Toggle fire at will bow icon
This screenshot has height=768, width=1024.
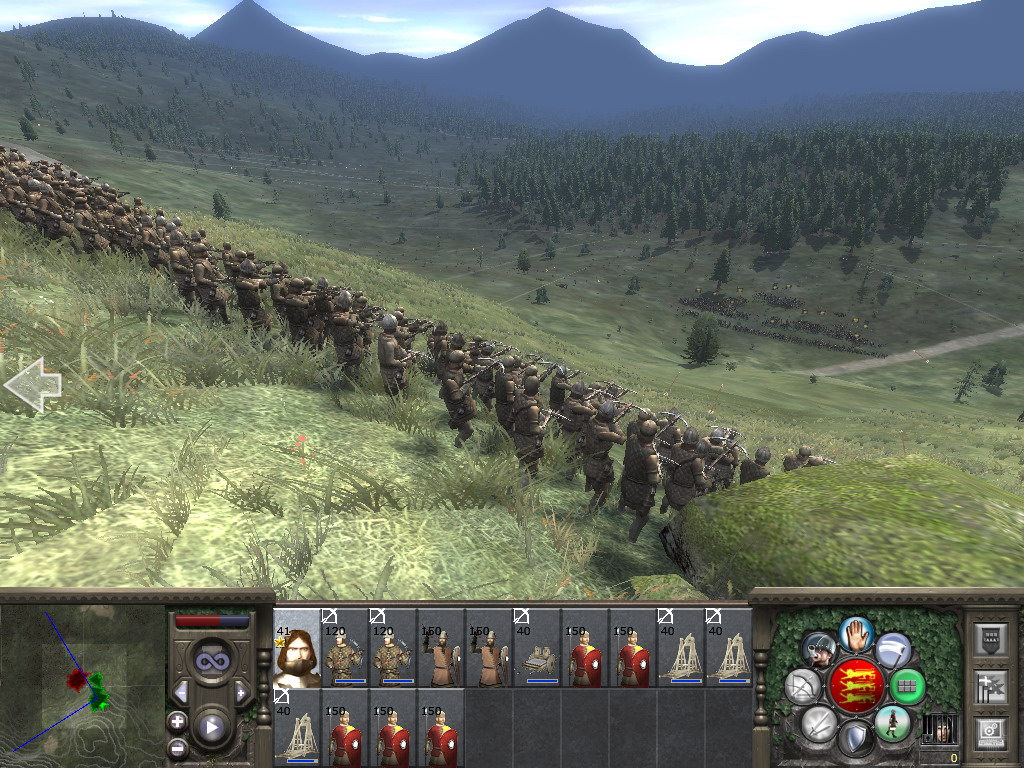(802, 686)
